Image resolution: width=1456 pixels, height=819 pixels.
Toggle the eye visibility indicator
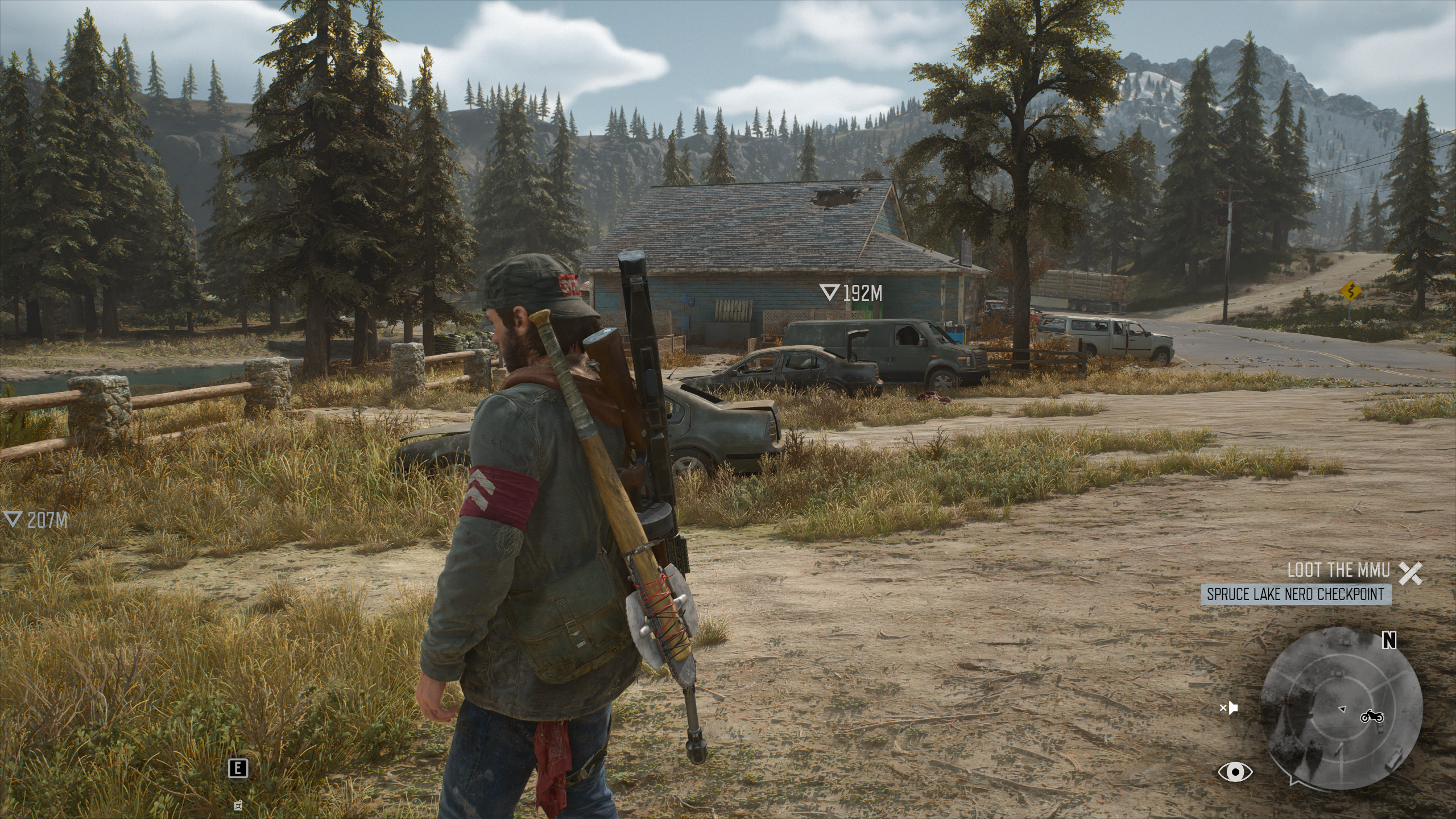point(1235,772)
